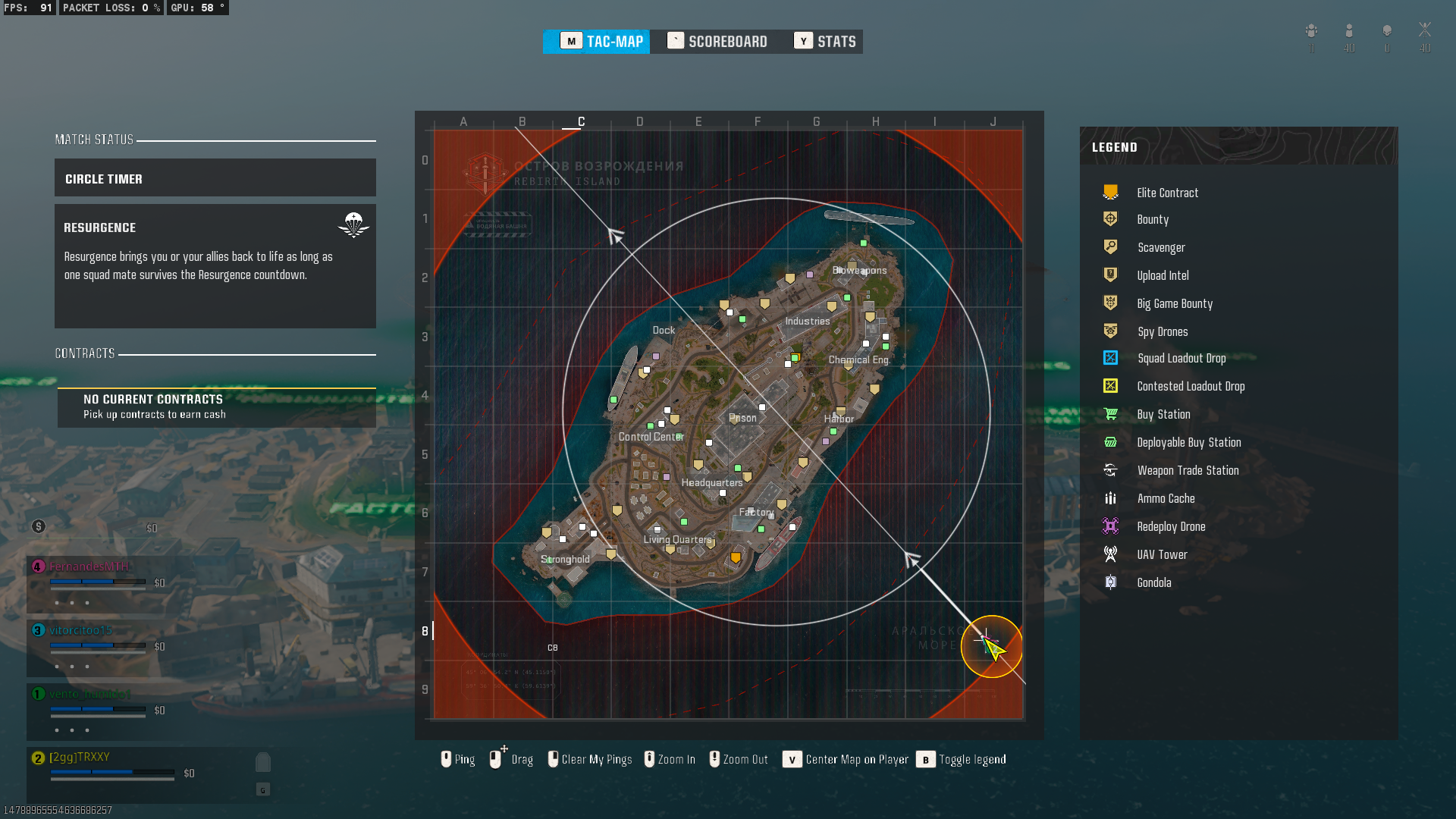Select Big Game Bounty legend entry
1456x819 pixels.
pos(1174,304)
